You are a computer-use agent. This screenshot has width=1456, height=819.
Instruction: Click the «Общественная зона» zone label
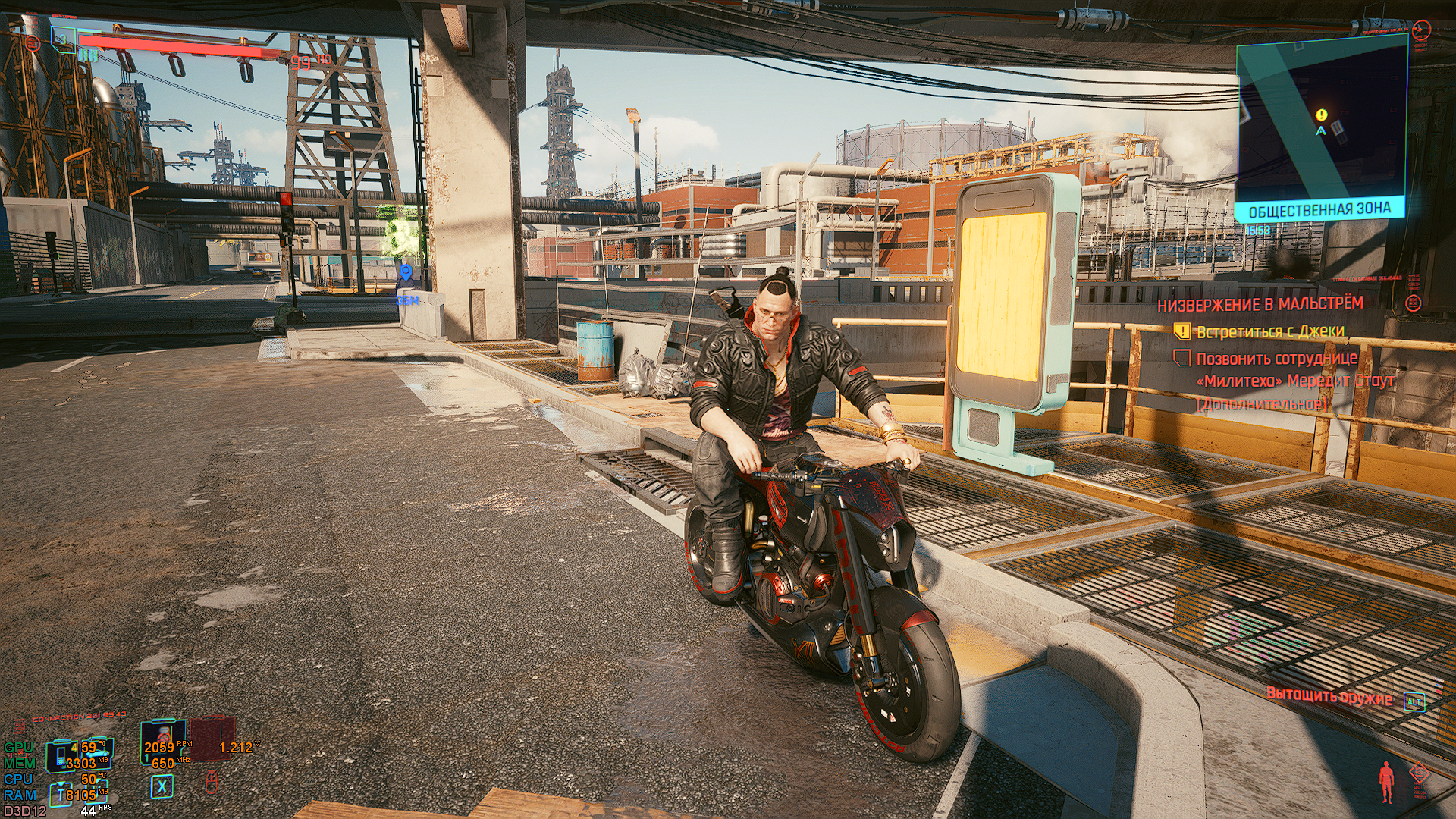[x=1319, y=210]
